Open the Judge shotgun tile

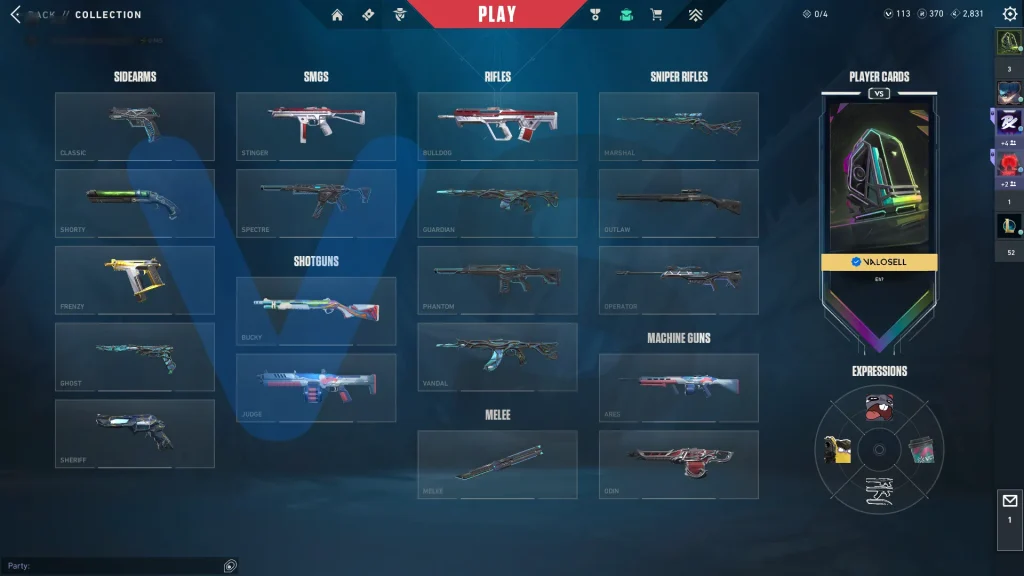point(316,387)
